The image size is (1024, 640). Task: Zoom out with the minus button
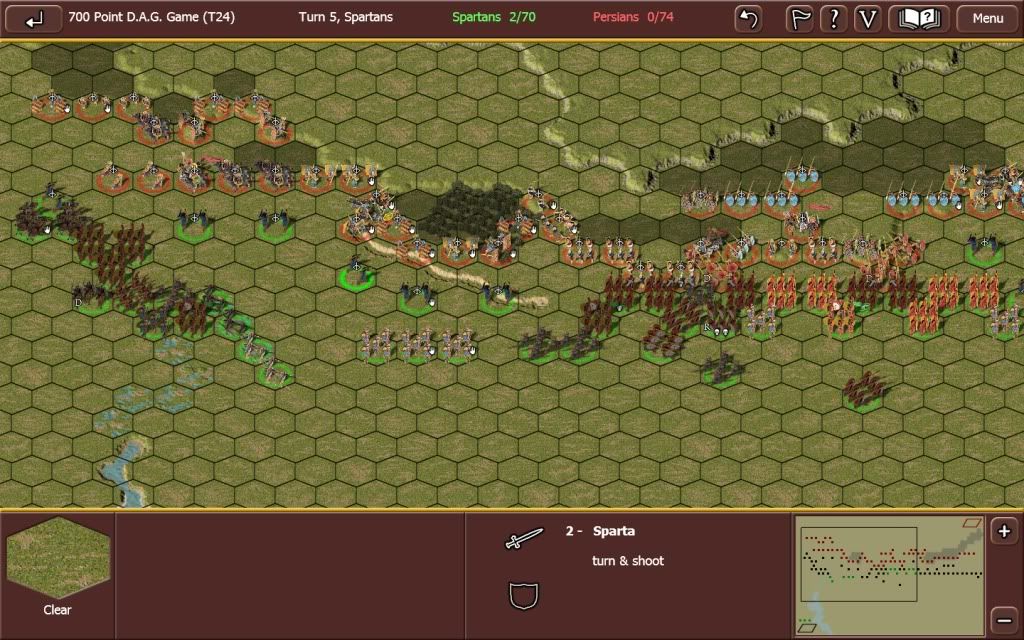[1004, 618]
